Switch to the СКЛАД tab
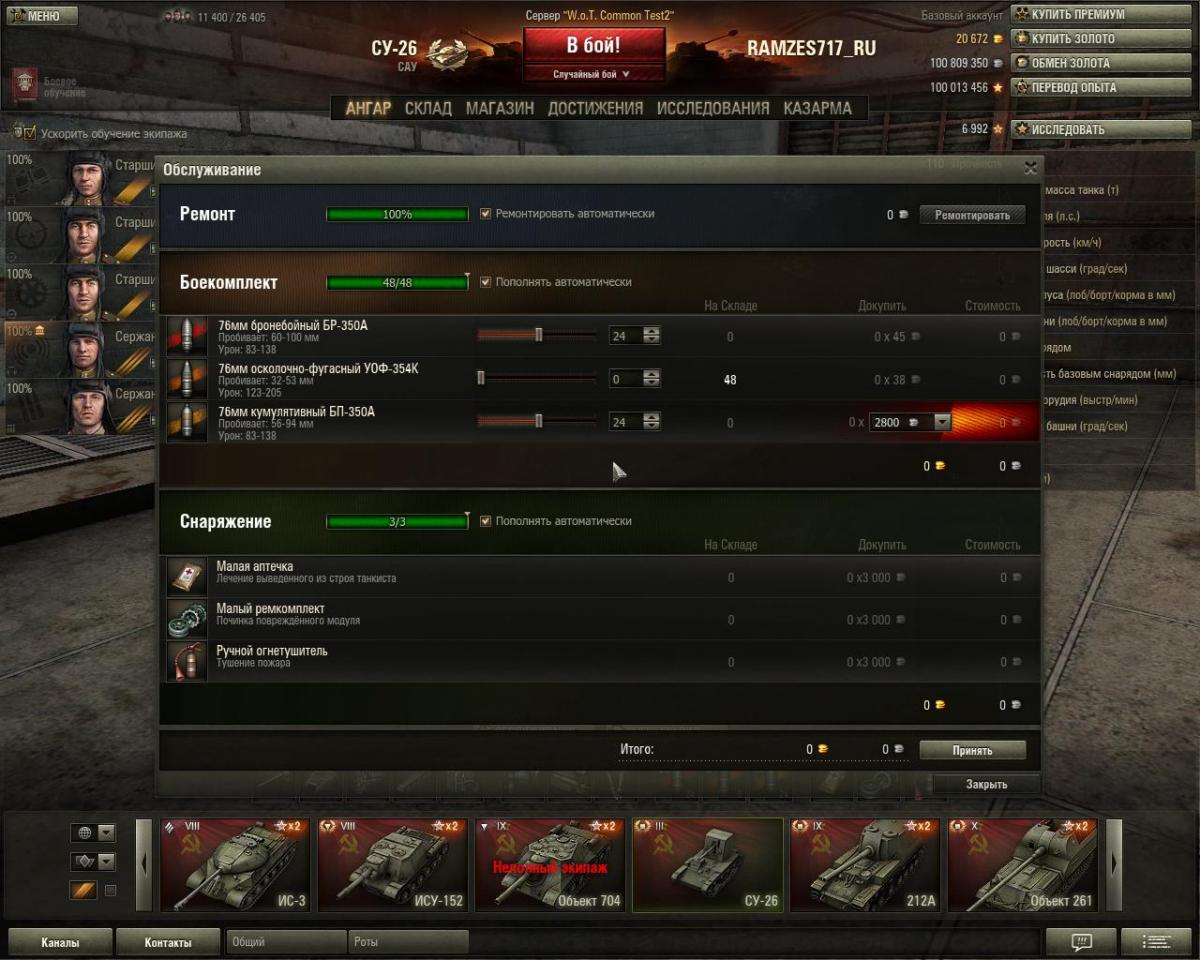1200x960 pixels. pyautogui.click(x=428, y=108)
